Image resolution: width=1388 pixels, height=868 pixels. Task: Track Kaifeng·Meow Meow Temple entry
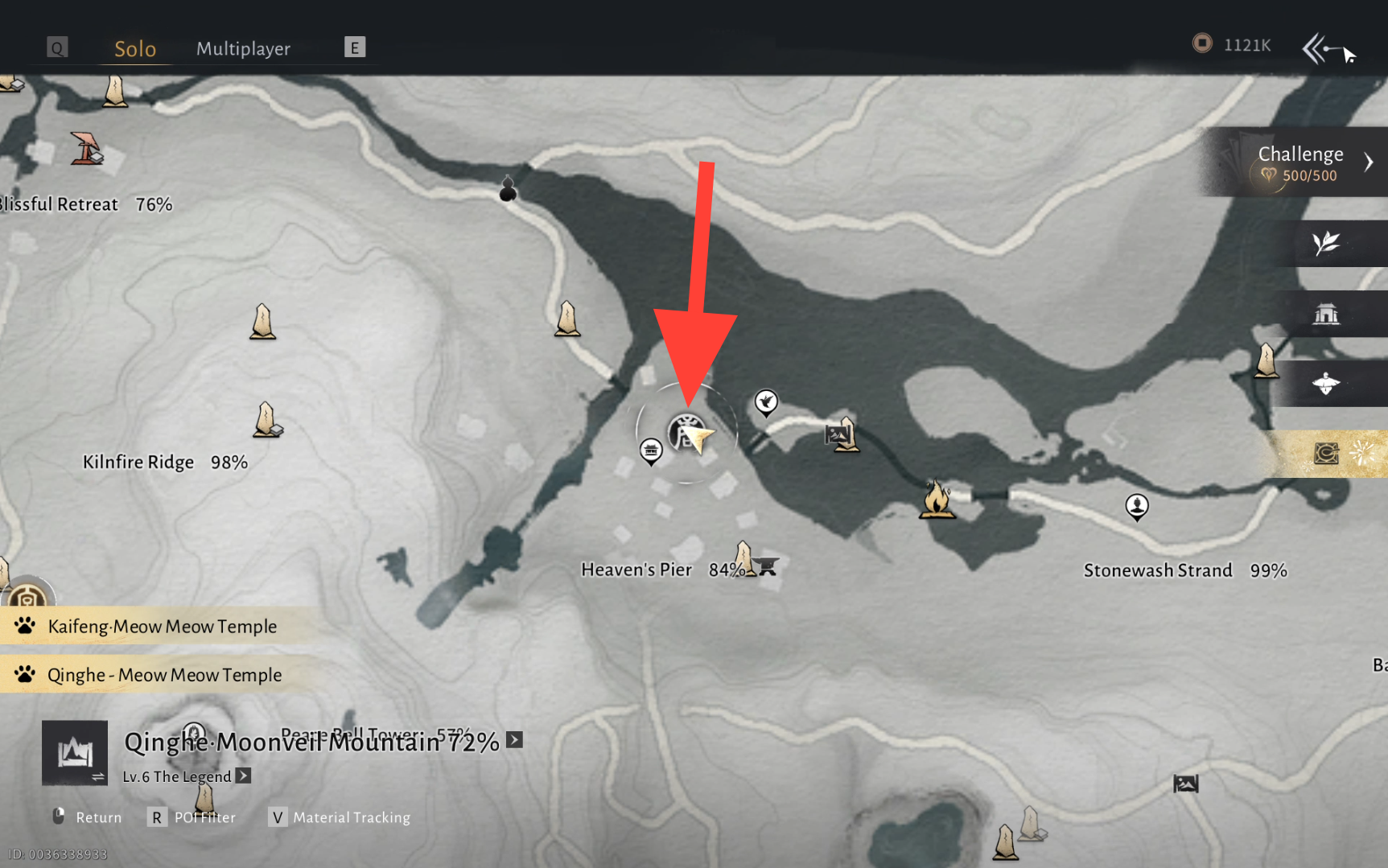click(x=162, y=627)
